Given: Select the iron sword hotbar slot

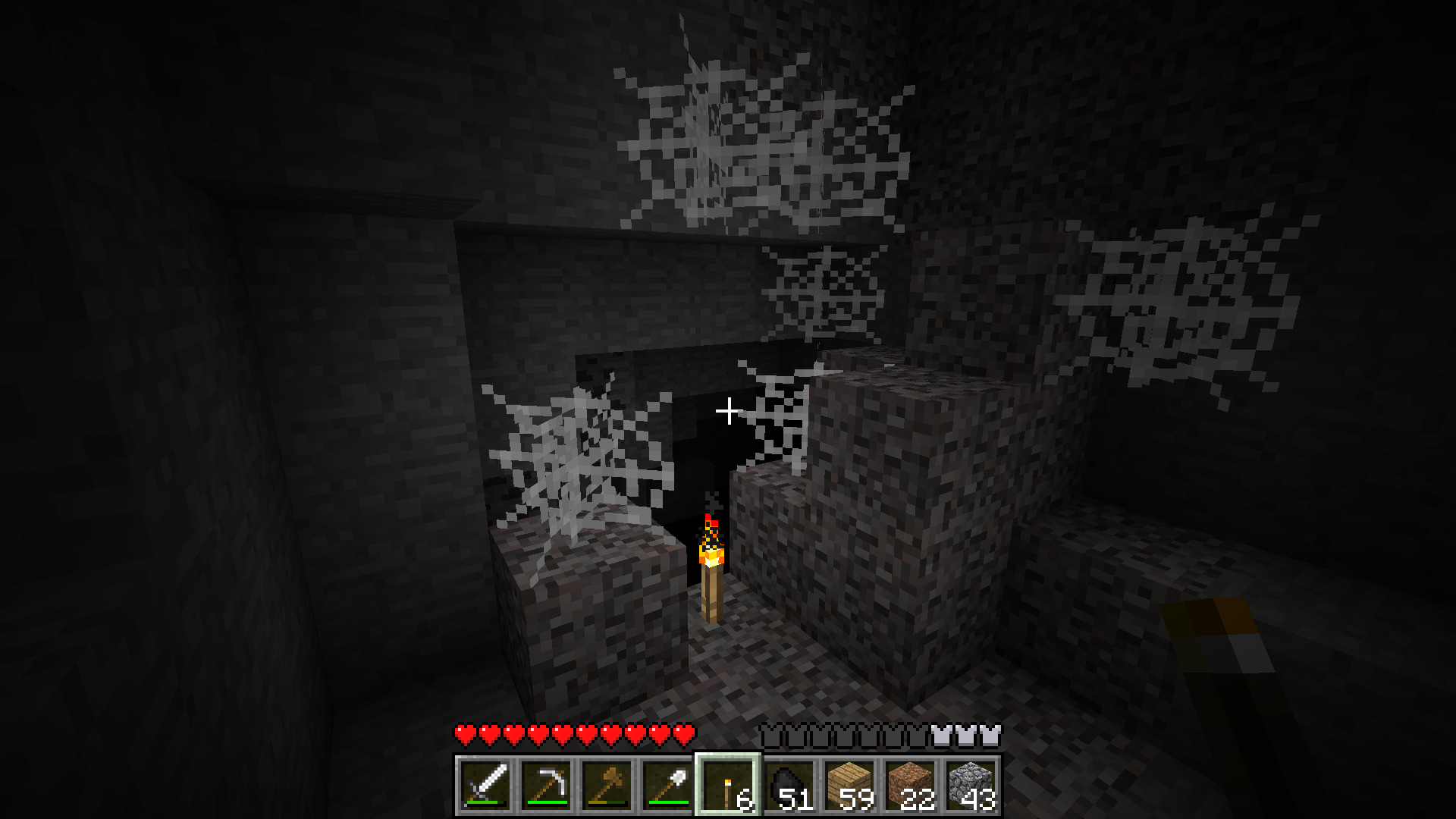Looking at the screenshot, I should [485, 785].
